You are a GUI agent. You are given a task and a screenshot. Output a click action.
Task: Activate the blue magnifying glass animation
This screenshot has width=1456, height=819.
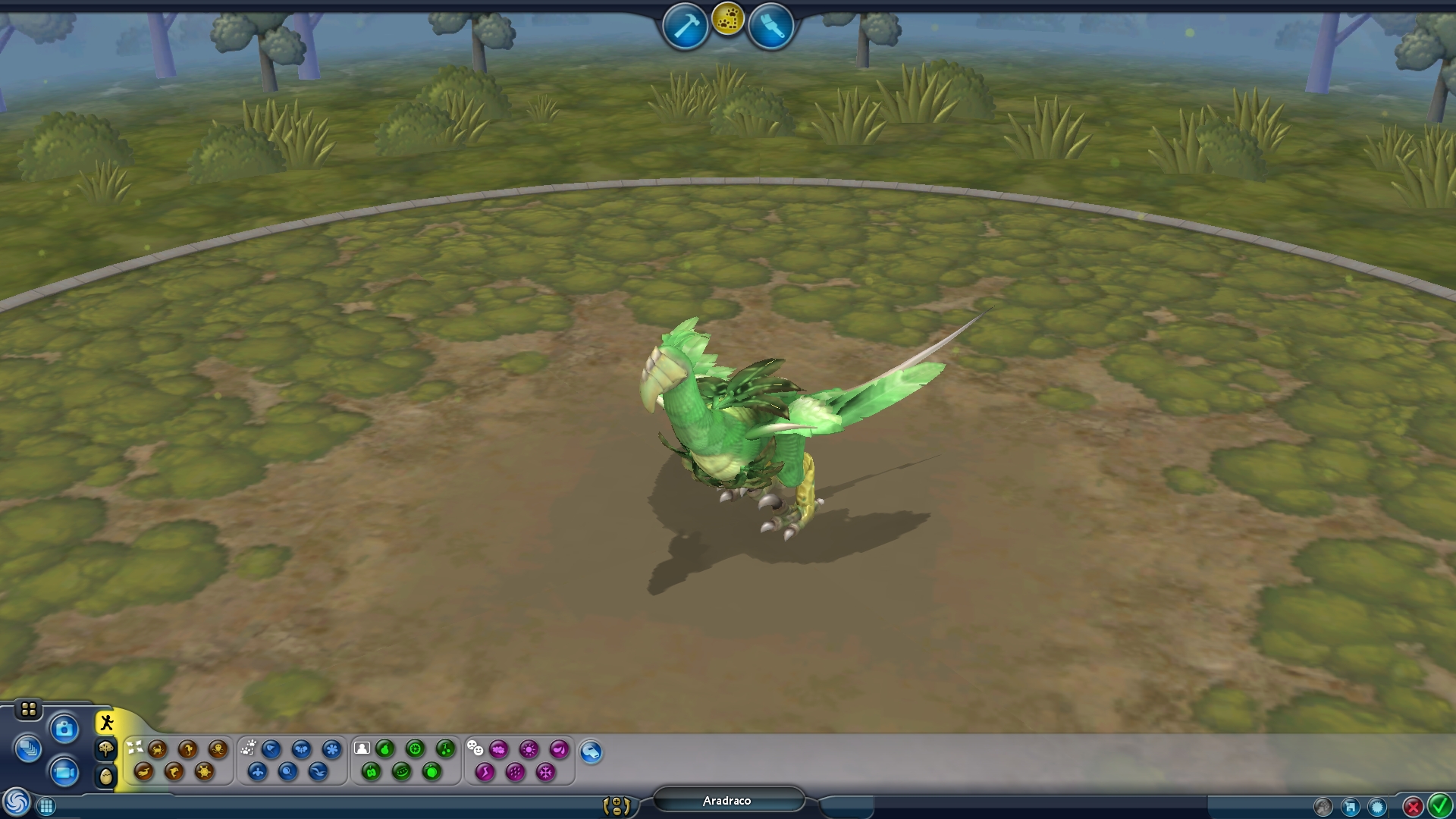pos(287,772)
